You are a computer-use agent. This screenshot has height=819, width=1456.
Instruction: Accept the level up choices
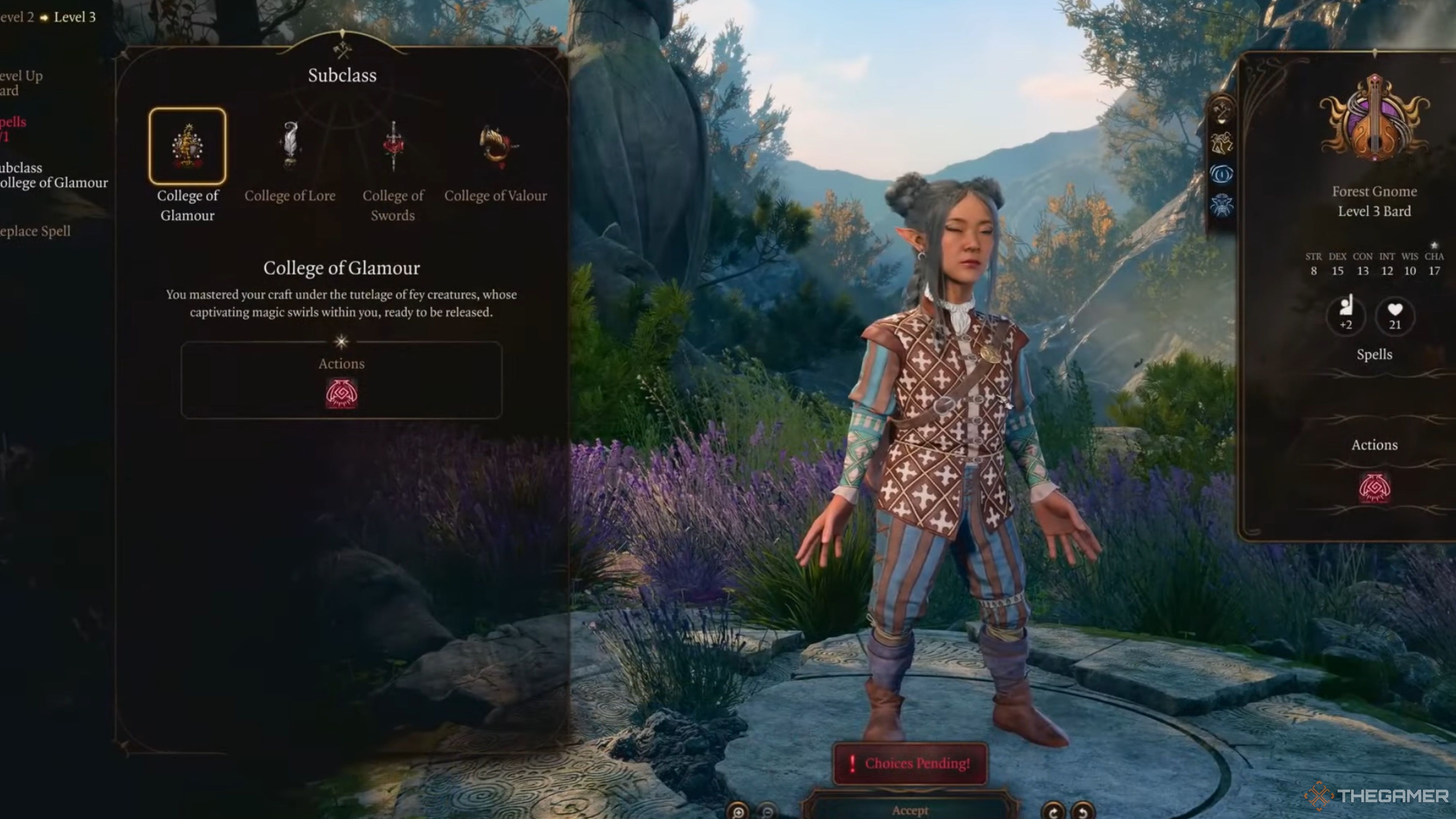tap(910, 810)
